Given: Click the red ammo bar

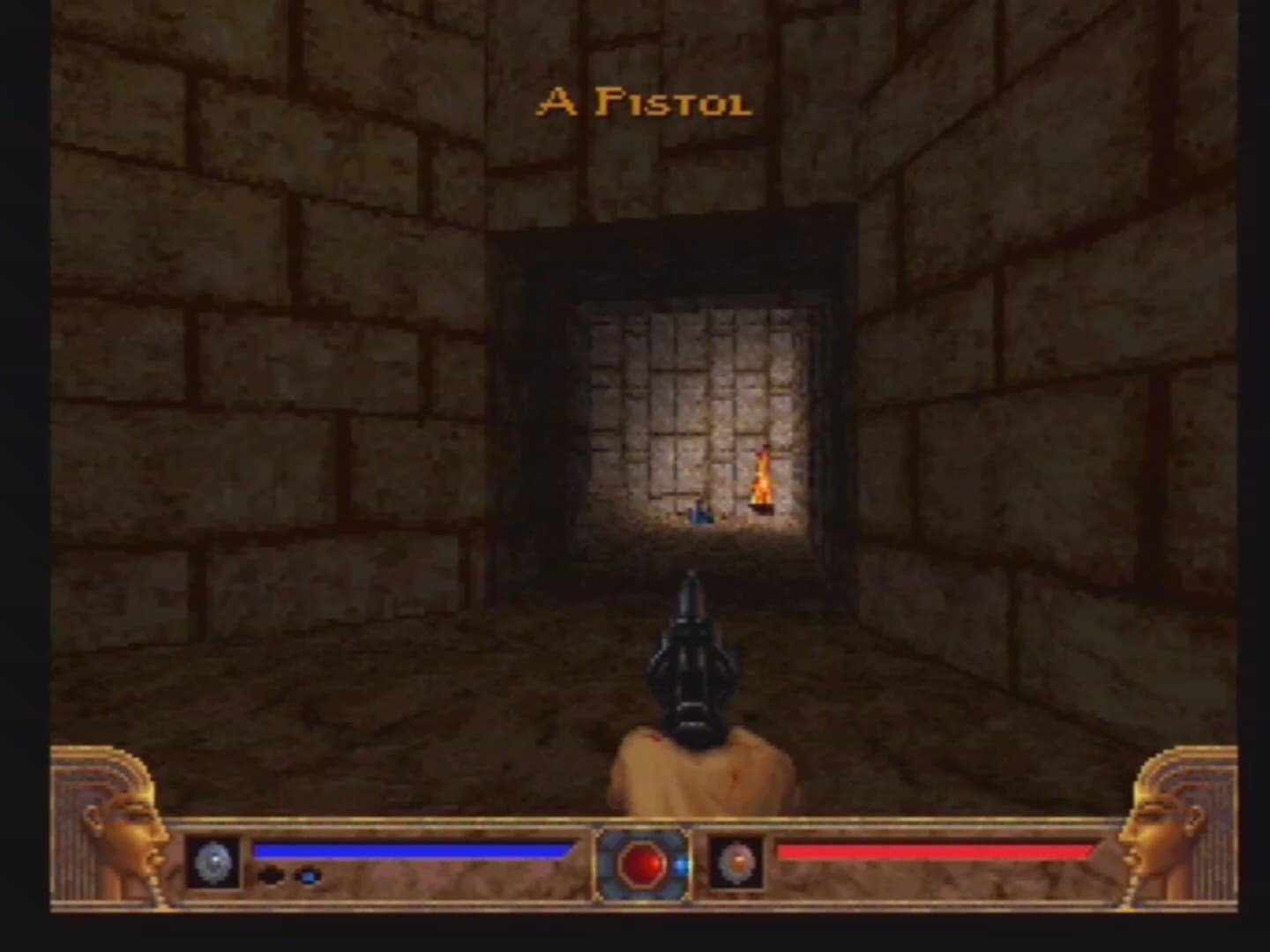Looking at the screenshot, I should pos(935,852).
